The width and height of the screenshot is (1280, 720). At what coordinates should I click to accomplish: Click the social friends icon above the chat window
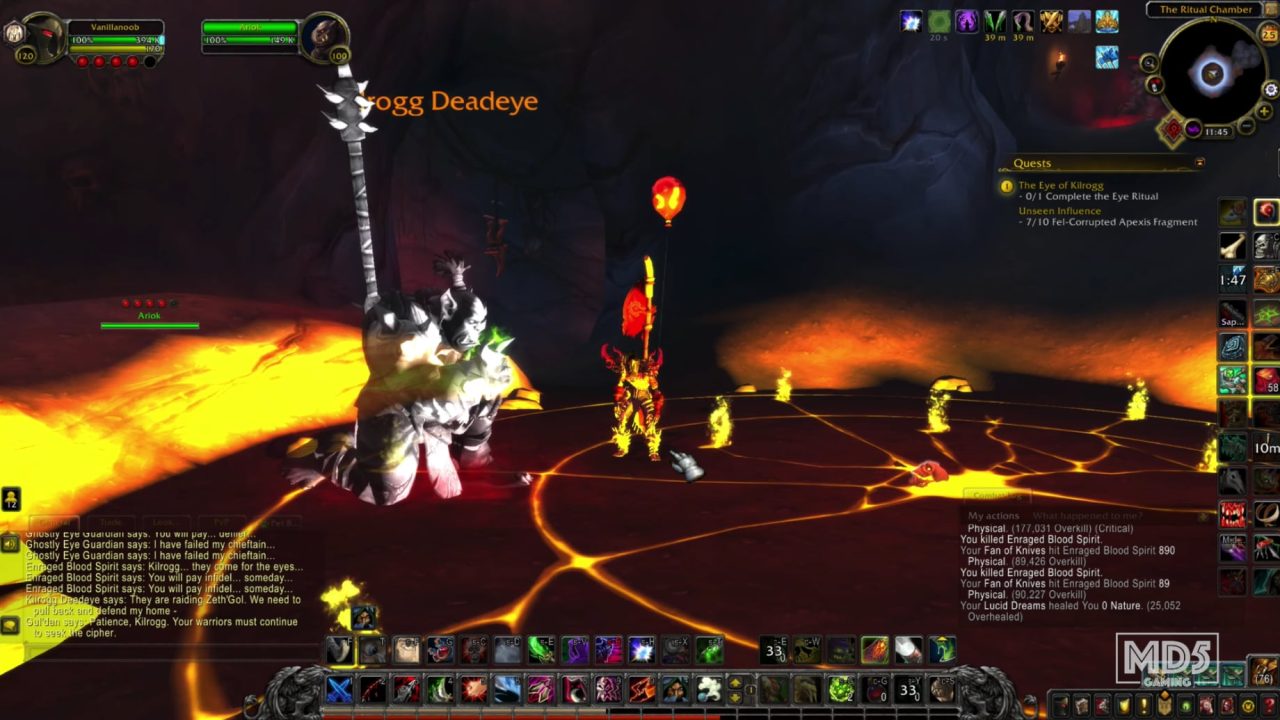tap(11, 499)
